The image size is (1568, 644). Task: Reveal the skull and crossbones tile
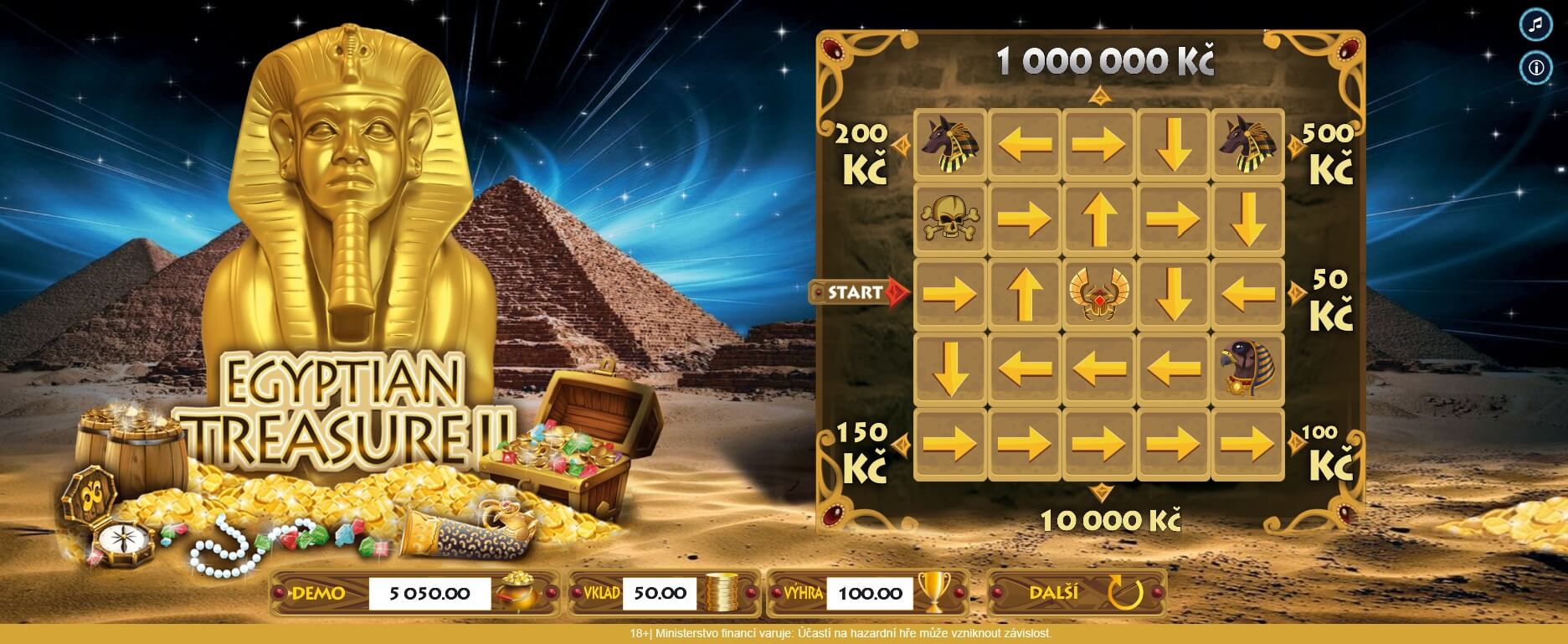951,220
